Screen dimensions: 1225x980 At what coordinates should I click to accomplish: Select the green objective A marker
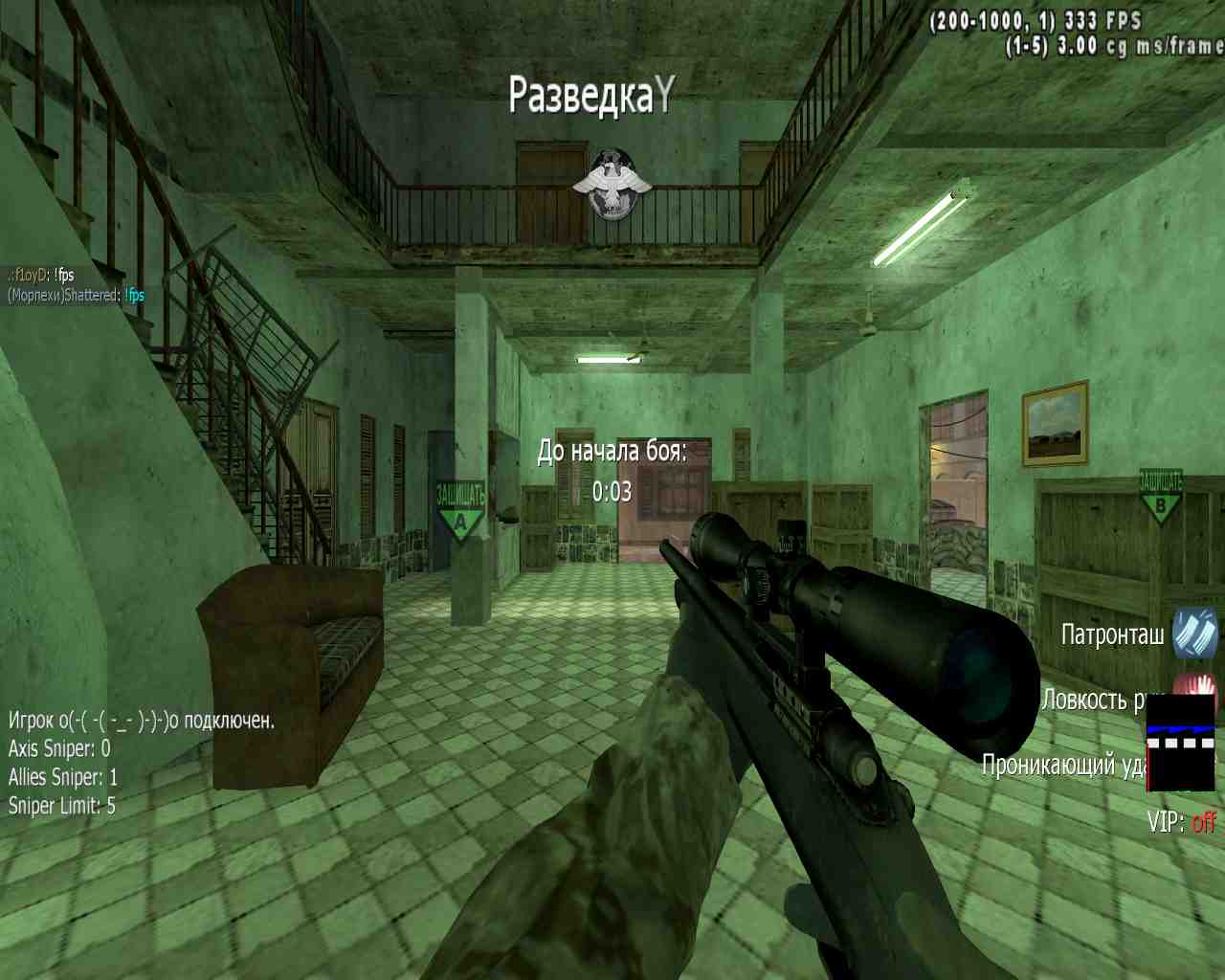pyautogui.click(x=460, y=510)
